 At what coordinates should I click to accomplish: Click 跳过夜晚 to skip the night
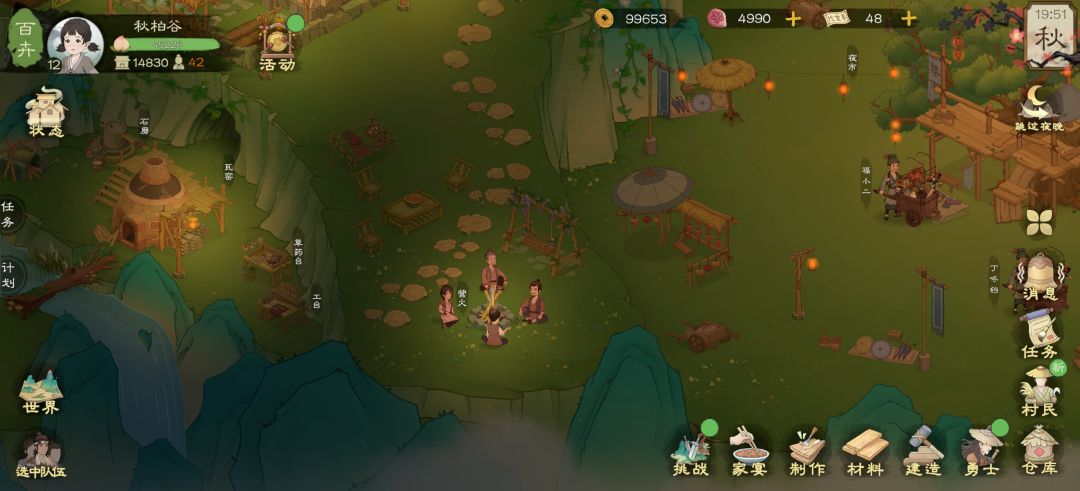click(1041, 108)
